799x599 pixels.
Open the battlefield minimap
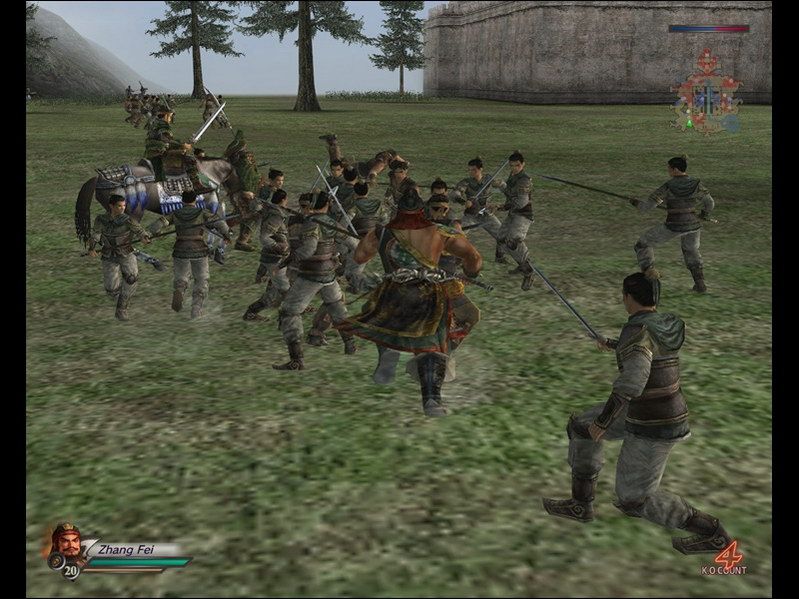coord(707,93)
